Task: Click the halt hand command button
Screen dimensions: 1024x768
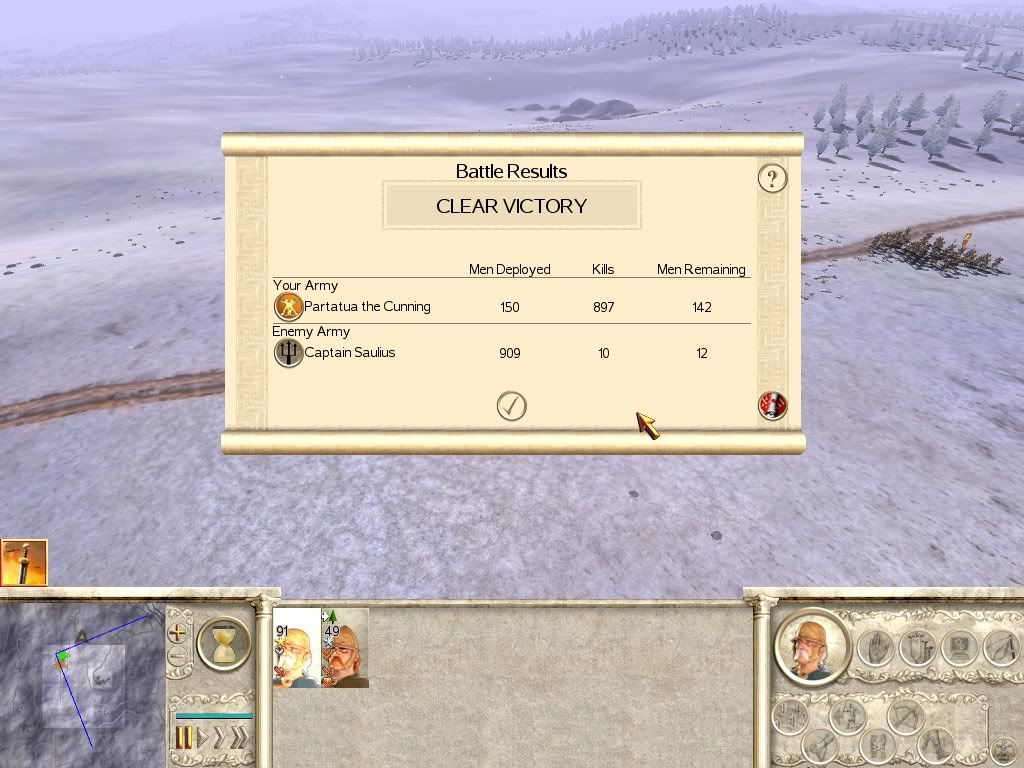Action: tap(876, 646)
